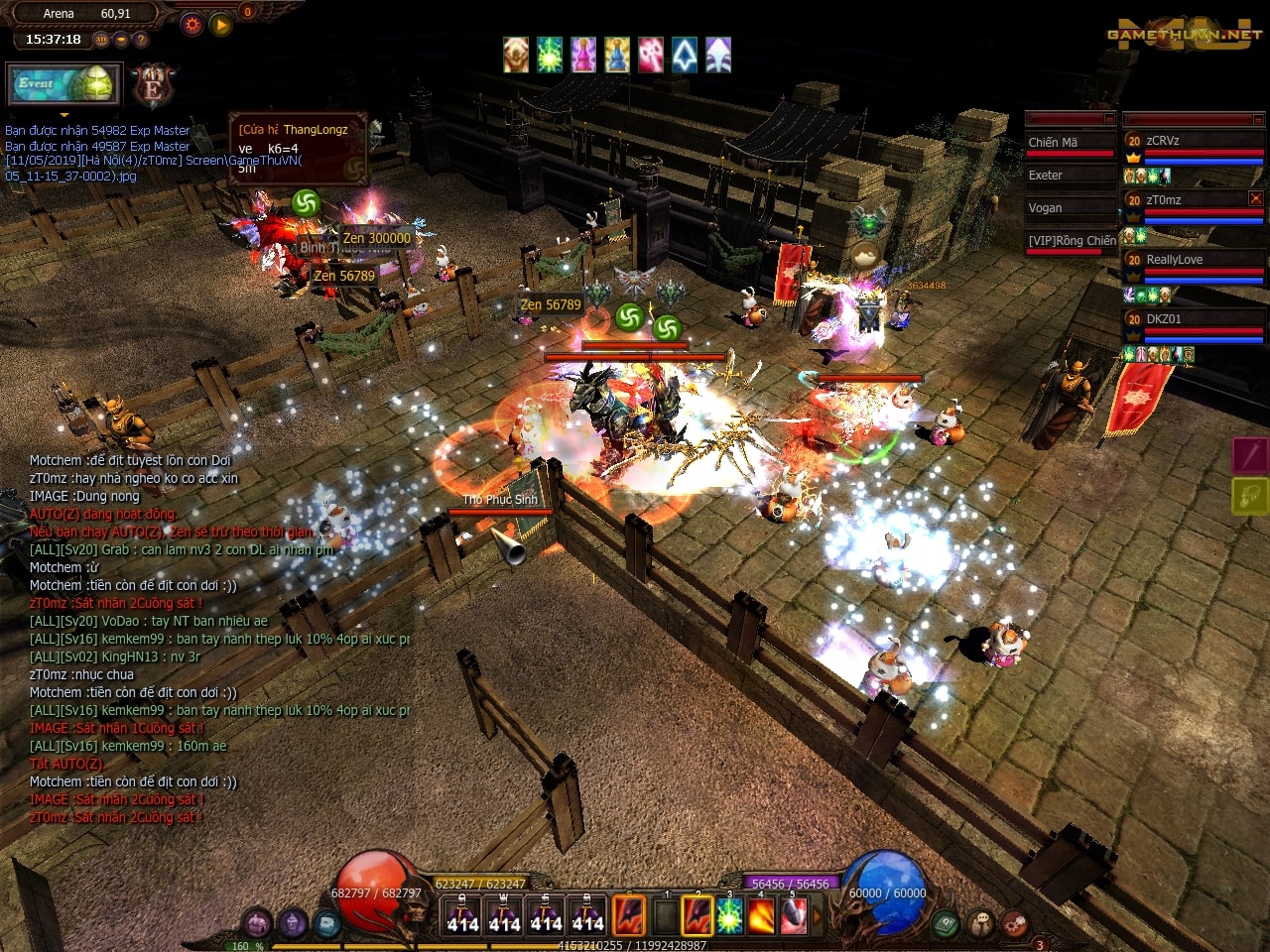
Task: Click the red gear icon in the bottom-right corner
Action: 1013,923
